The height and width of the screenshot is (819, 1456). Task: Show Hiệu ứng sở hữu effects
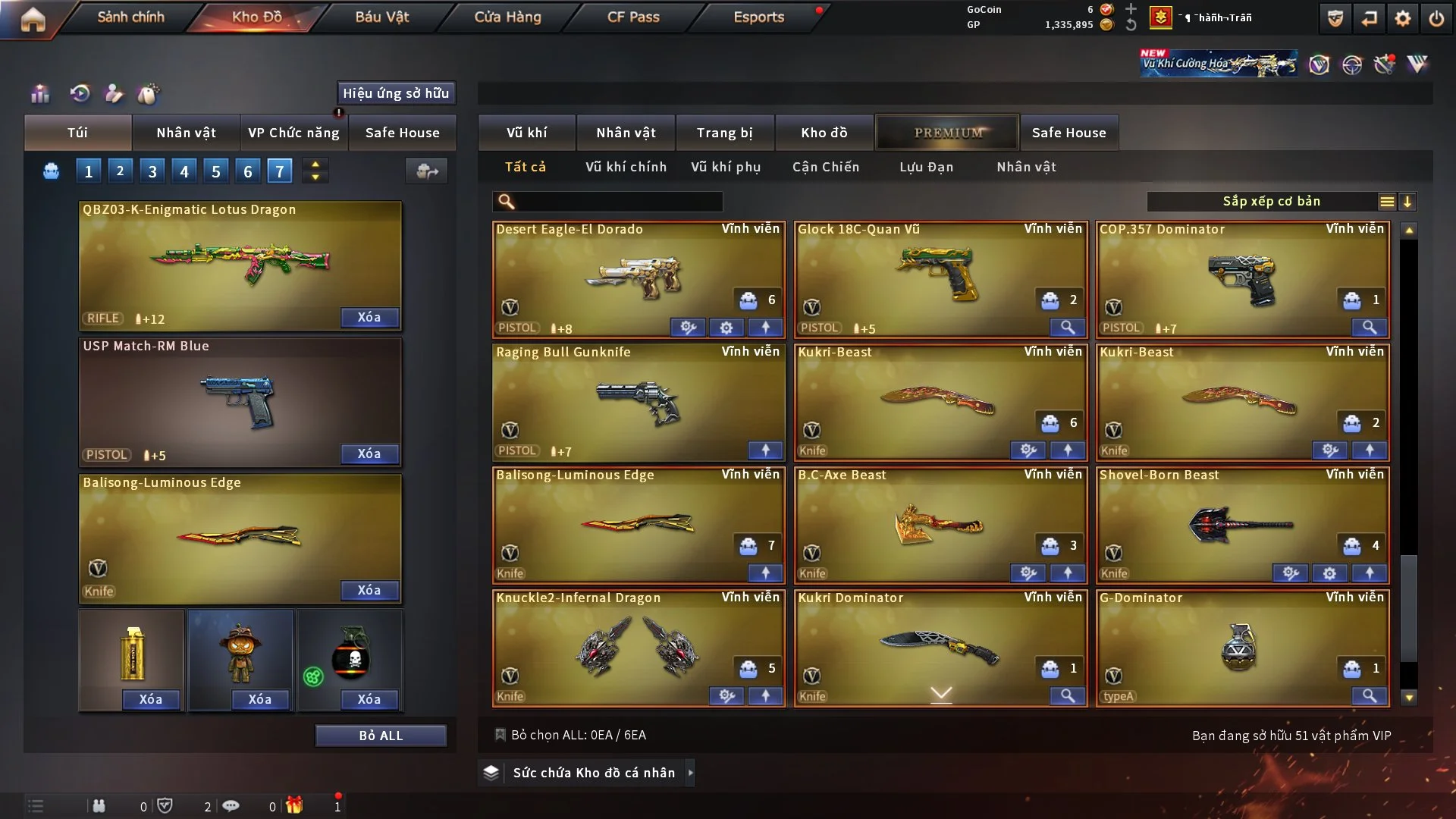click(x=396, y=93)
